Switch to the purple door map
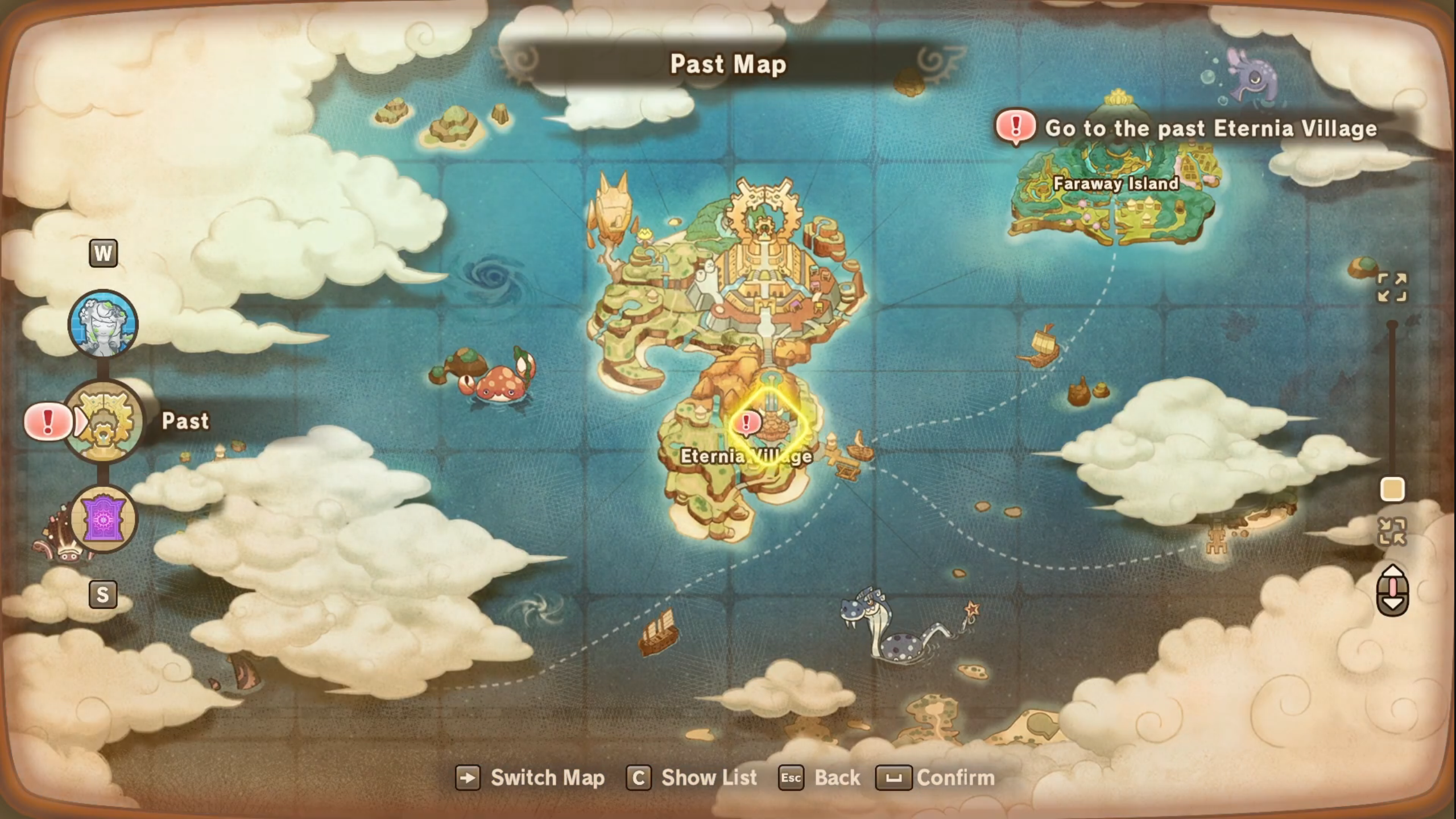Viewport: 1456px width, 819px height. (x=103, y=520)
